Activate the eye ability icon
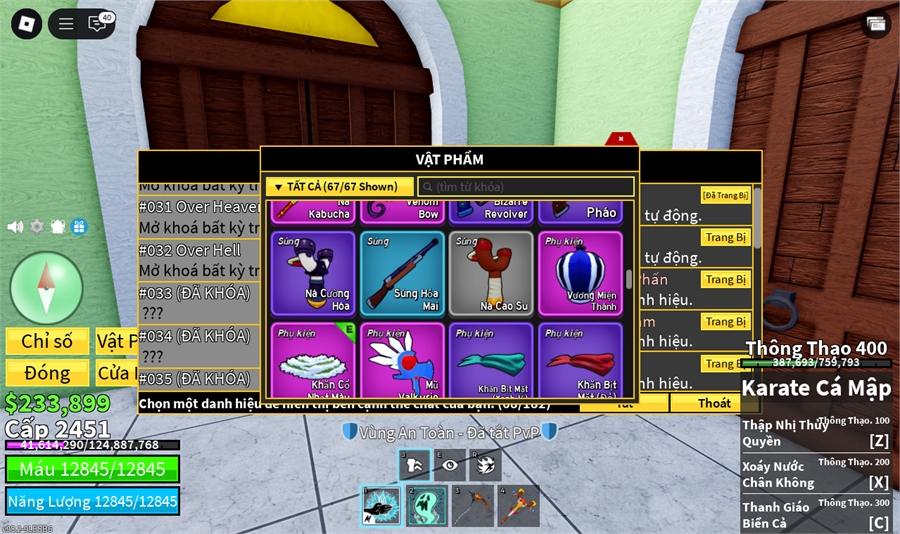900x534 pixels. (450, 465)
